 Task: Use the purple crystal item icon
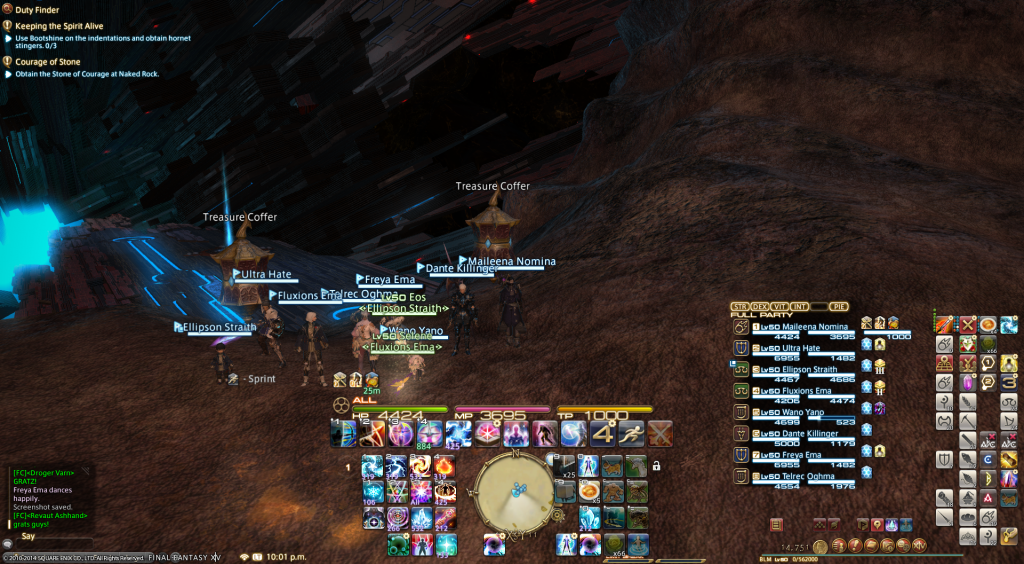pyautogui.click(x=968, y=382)
